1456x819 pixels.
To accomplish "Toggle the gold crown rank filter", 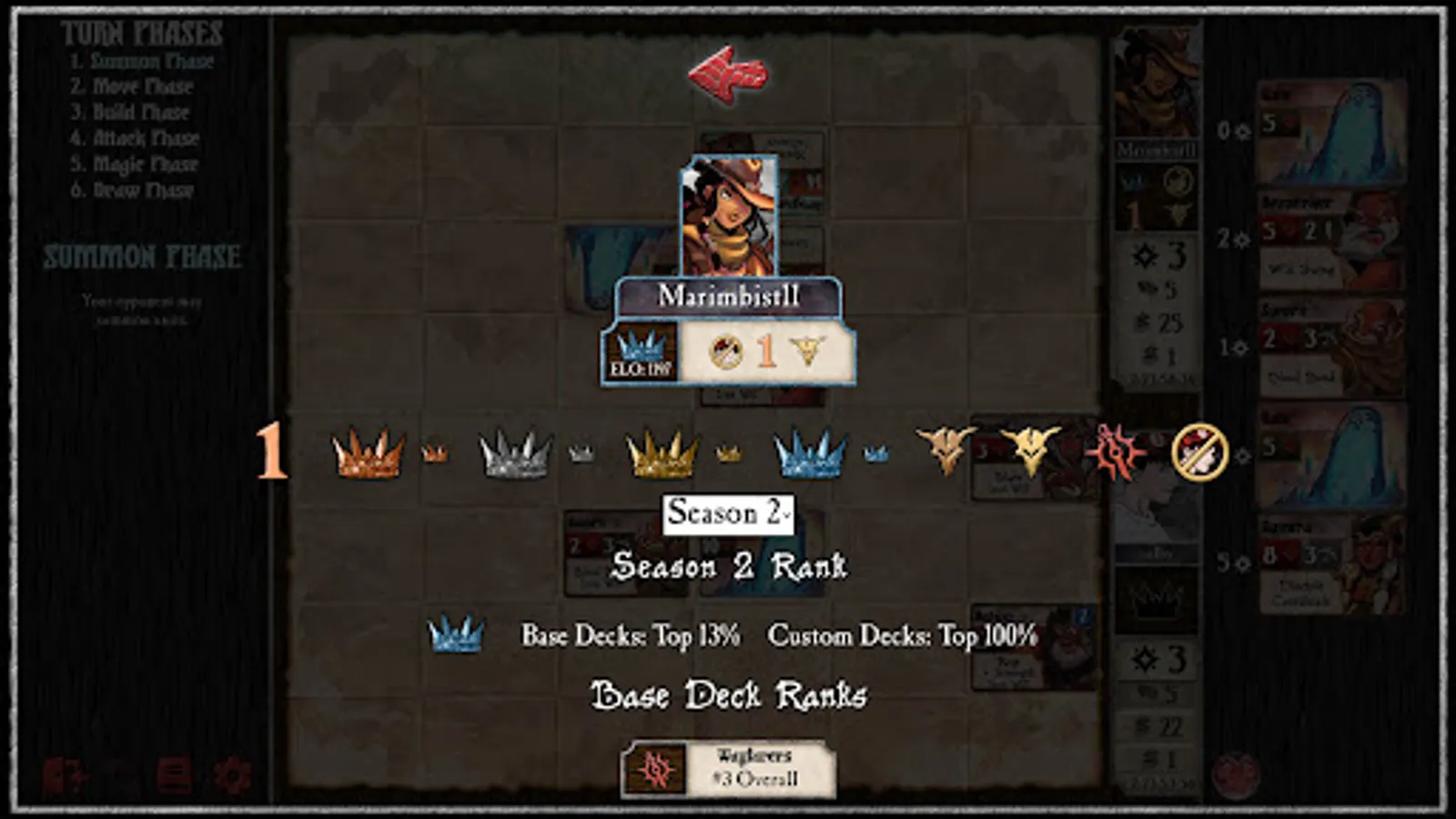I will pos(658,453).
